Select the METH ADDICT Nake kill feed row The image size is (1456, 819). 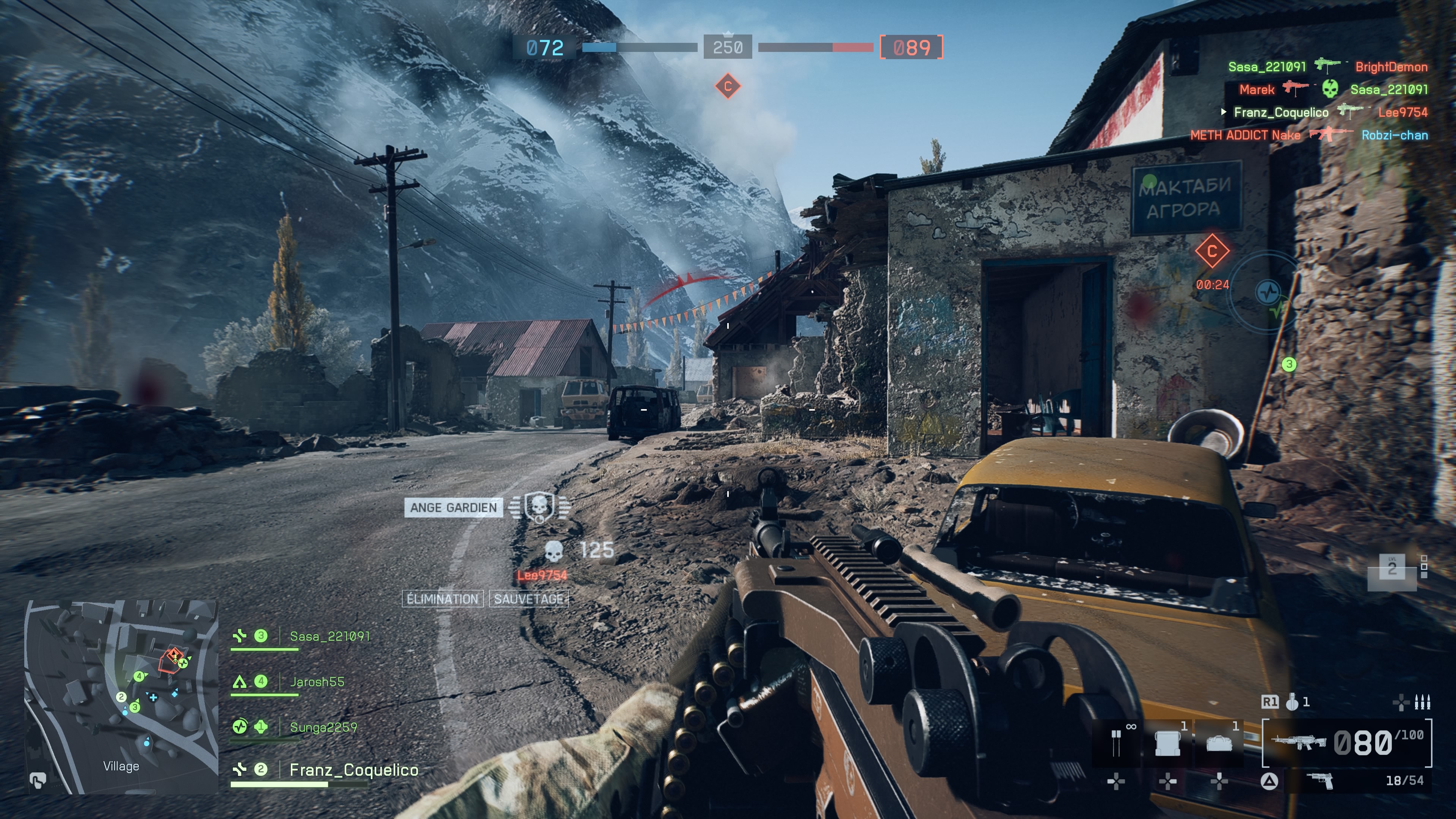coord(1309,135)
